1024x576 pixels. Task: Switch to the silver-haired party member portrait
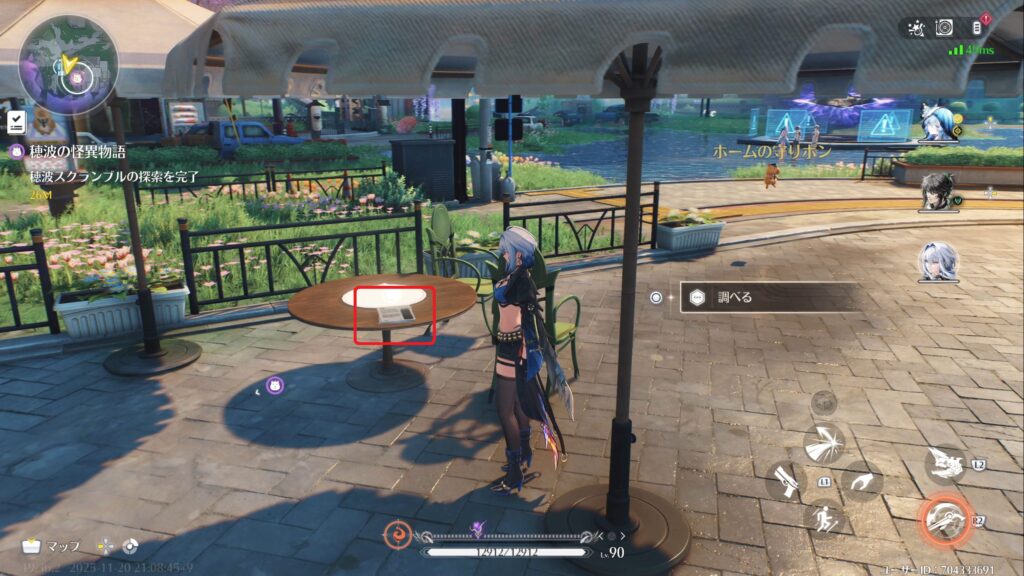[937, 262]
